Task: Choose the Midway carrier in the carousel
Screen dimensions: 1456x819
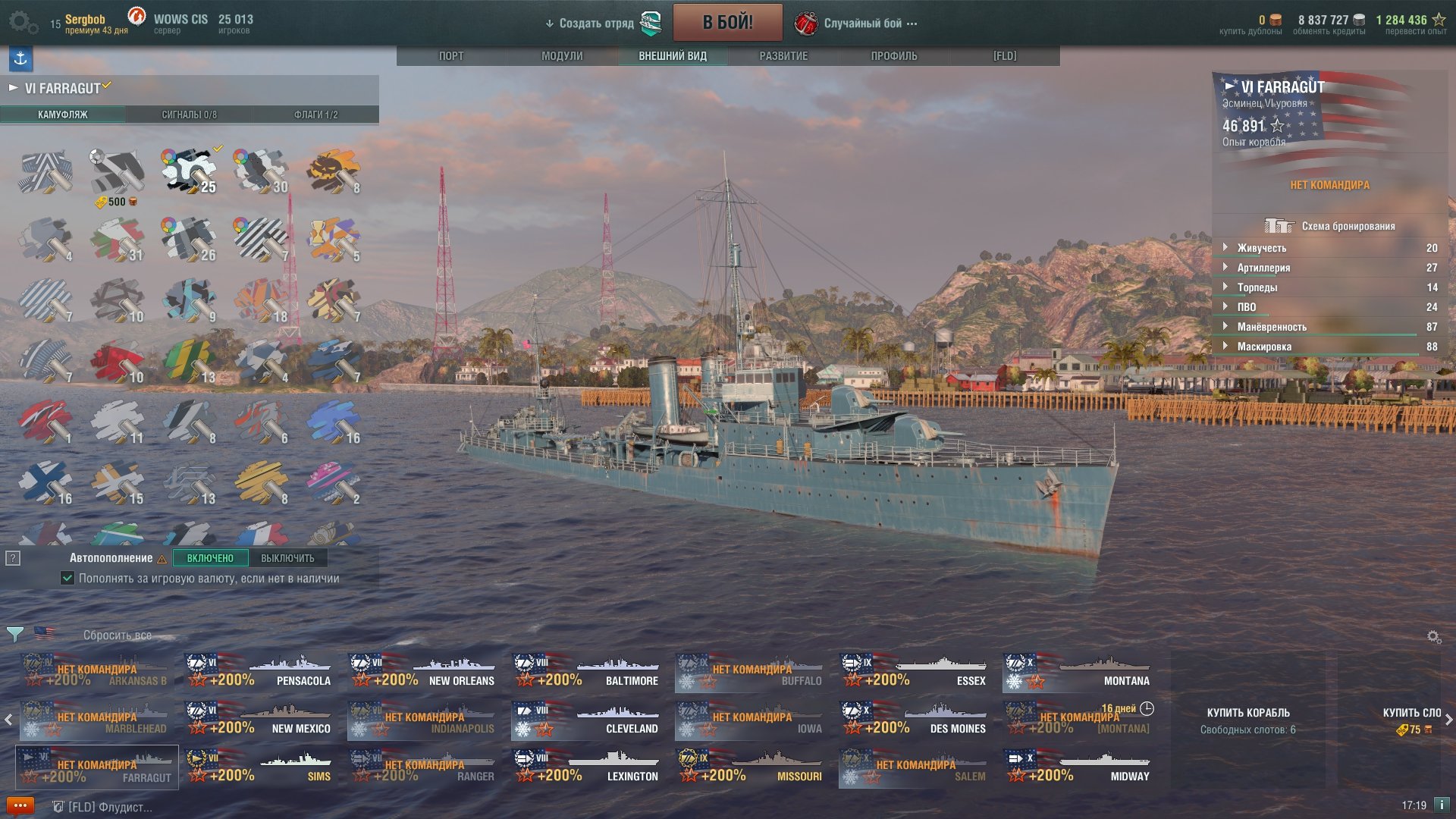Action: [1078, 767]
